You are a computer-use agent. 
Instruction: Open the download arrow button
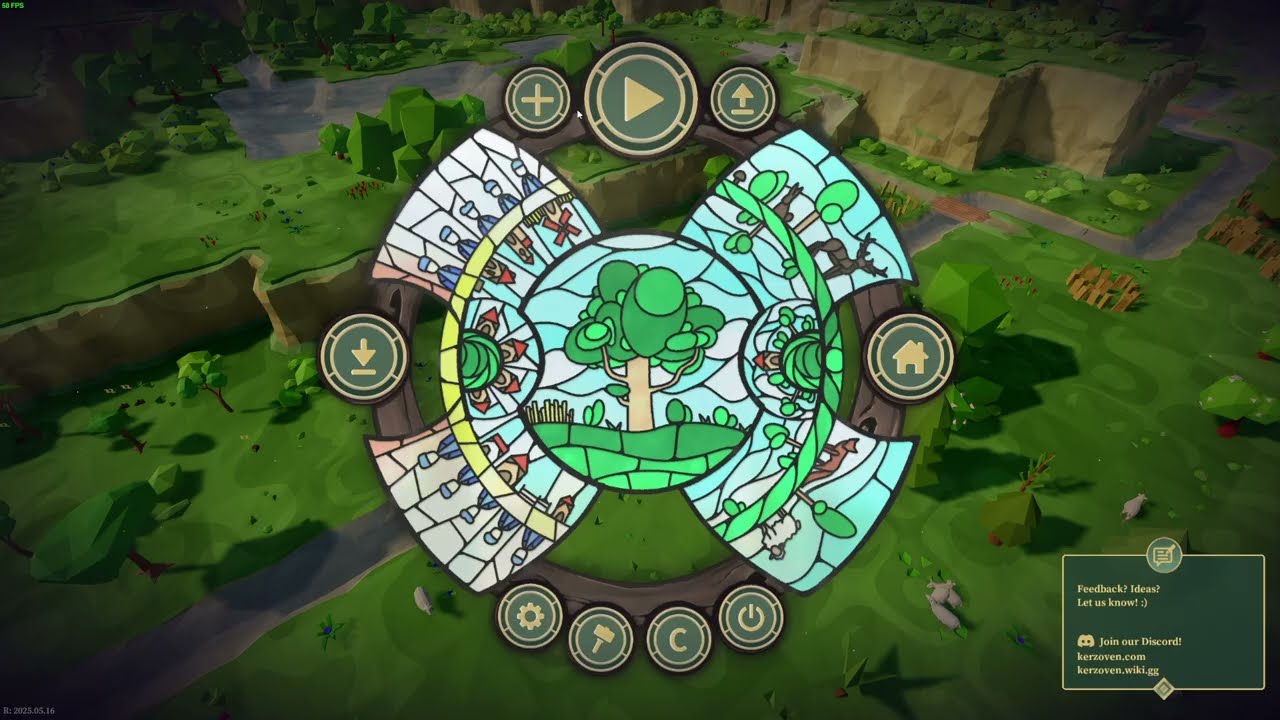364,357
